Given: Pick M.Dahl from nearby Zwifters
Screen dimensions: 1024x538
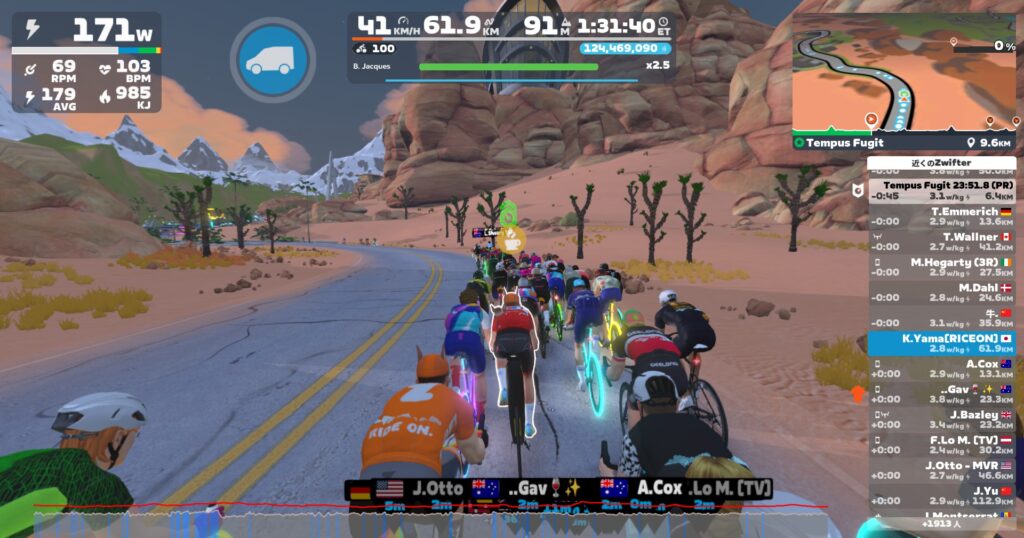Looking at the screenshot, I should point(941,292).
